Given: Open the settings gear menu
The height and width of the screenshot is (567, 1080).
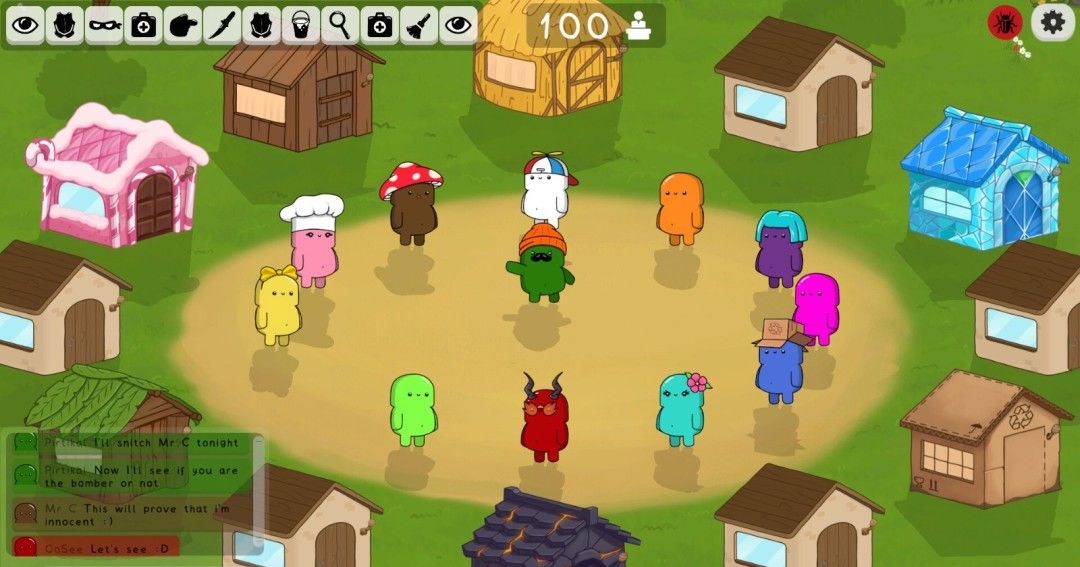Looking at the screenshot, I should 1053,22.
